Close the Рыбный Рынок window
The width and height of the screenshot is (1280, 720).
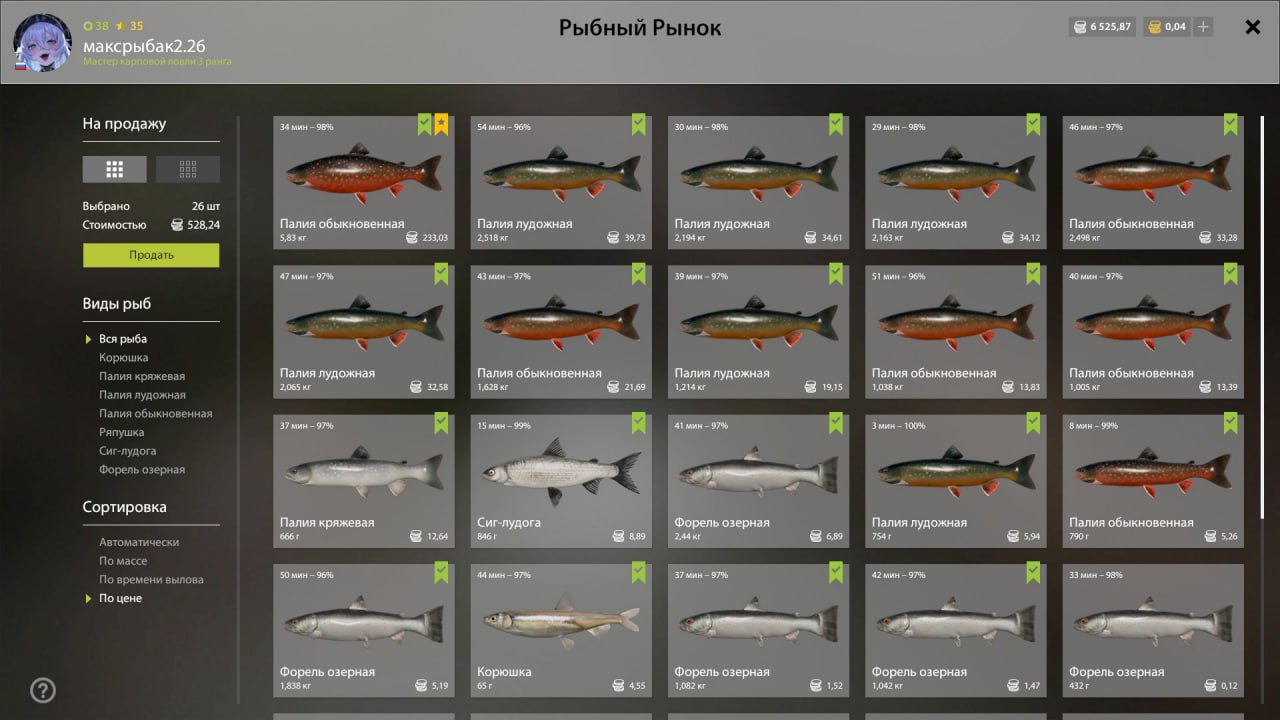(1252, 27)
